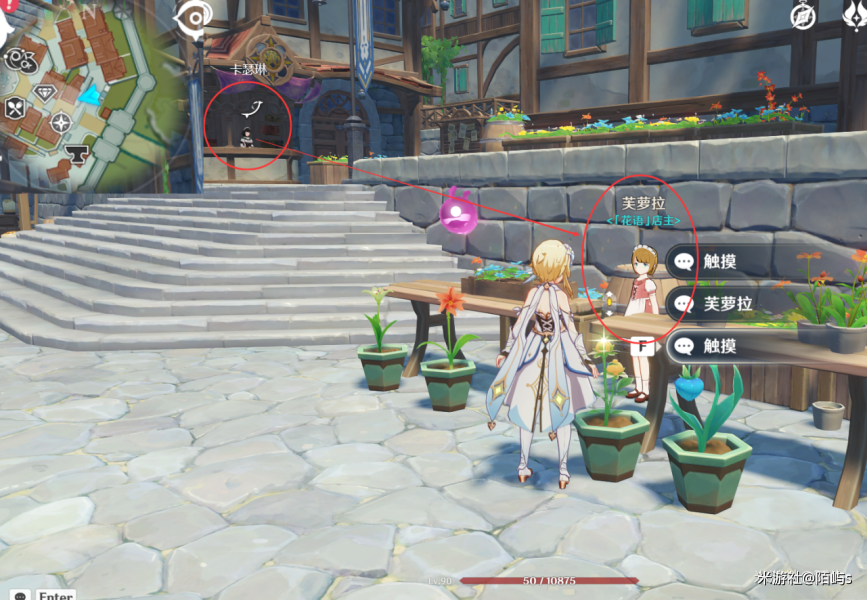
Task: Select the four-pointed star marker on the minimap
Action: pyautogui.click(x=61, y=123)
